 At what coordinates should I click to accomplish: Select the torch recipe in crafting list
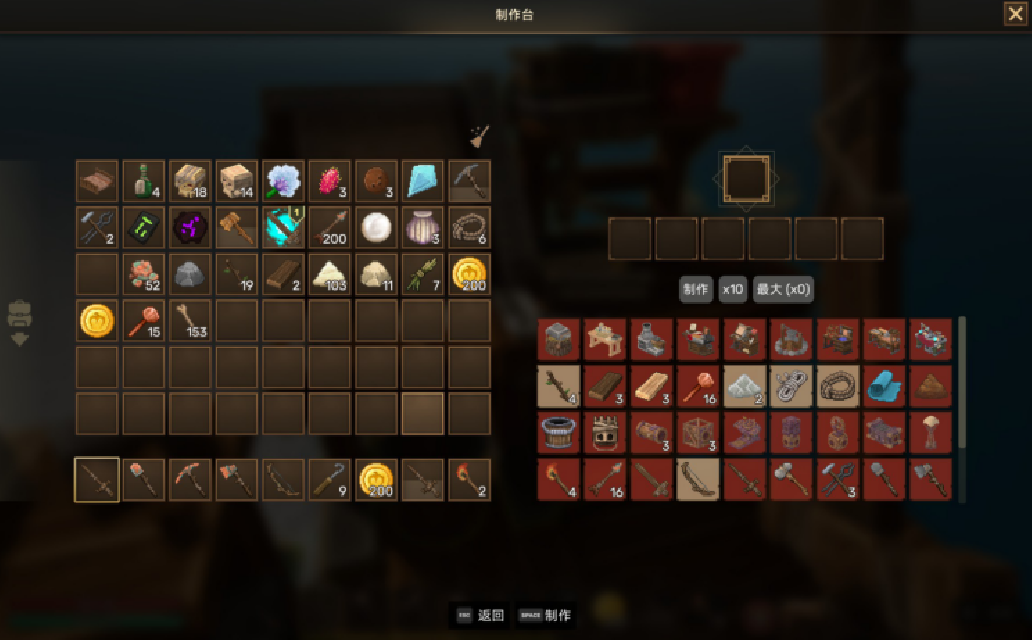(558, 480)
